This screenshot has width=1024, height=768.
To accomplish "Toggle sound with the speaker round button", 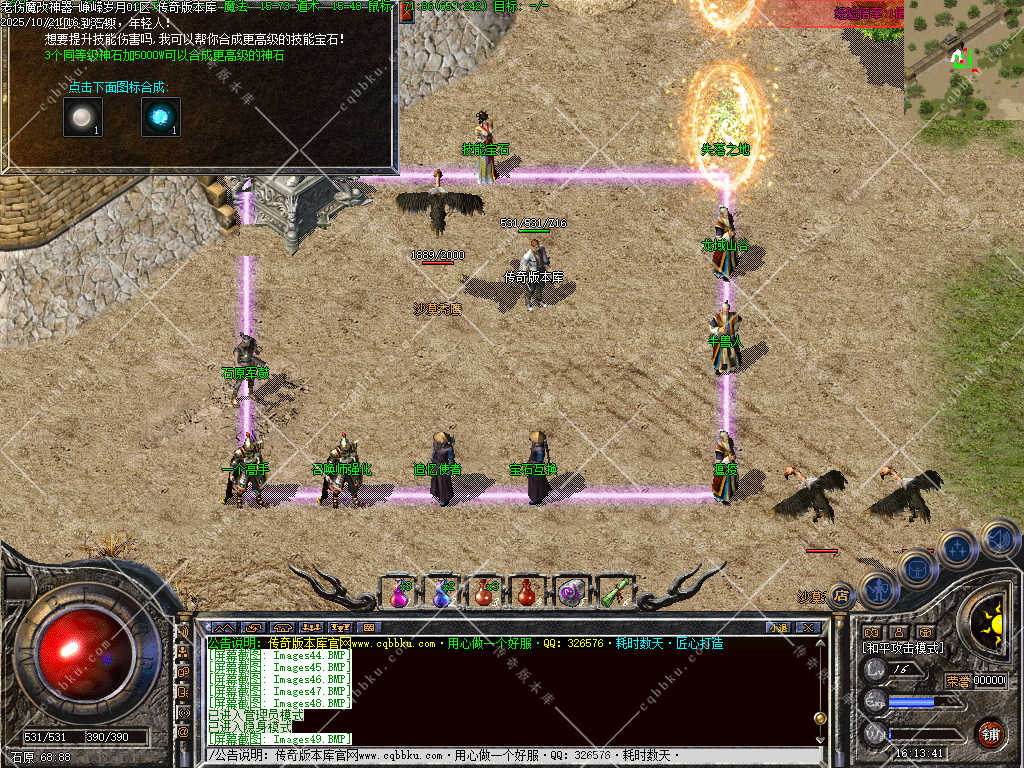I will [999, 539].
